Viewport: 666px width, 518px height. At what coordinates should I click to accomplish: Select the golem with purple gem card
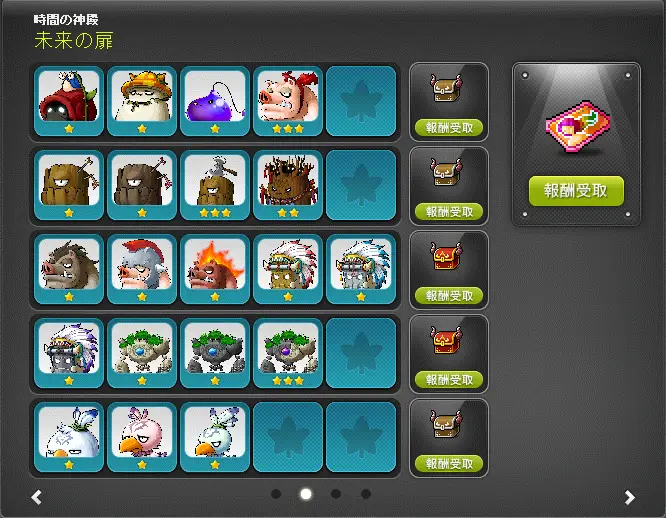tap(288, 353)
